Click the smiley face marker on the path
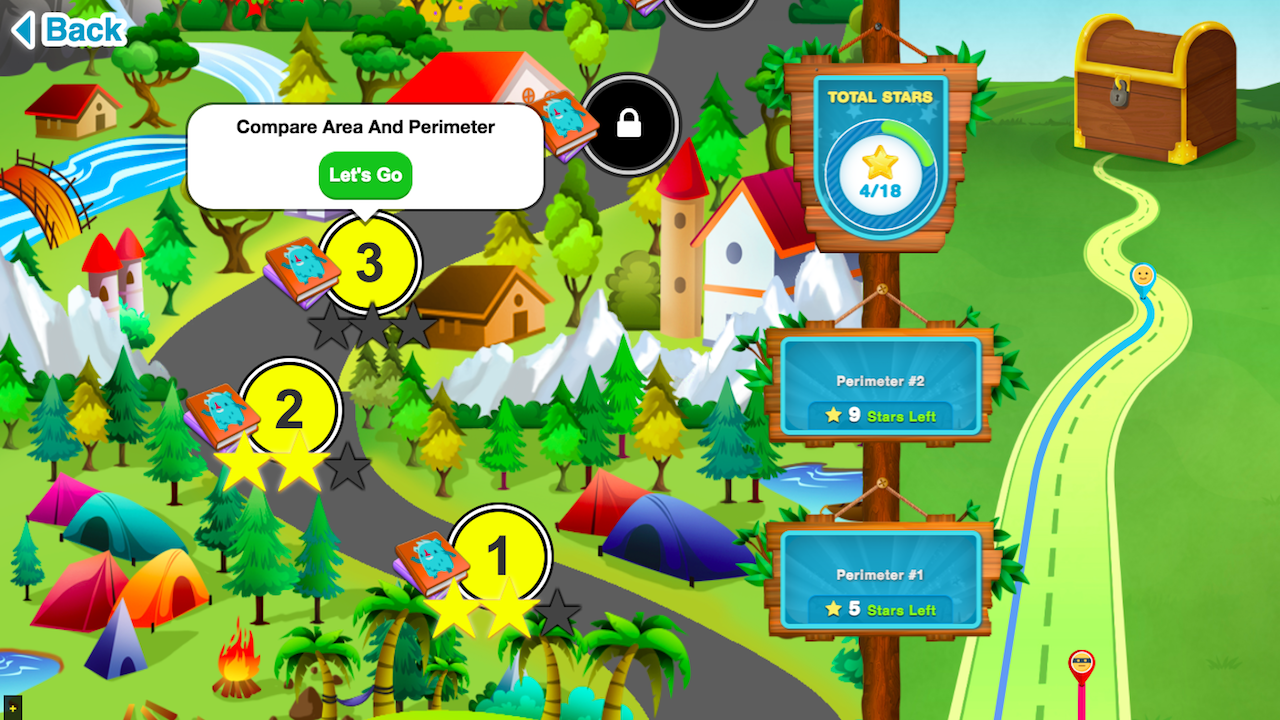This screenshot has height=720, width=1280. tap(1144, 271)
